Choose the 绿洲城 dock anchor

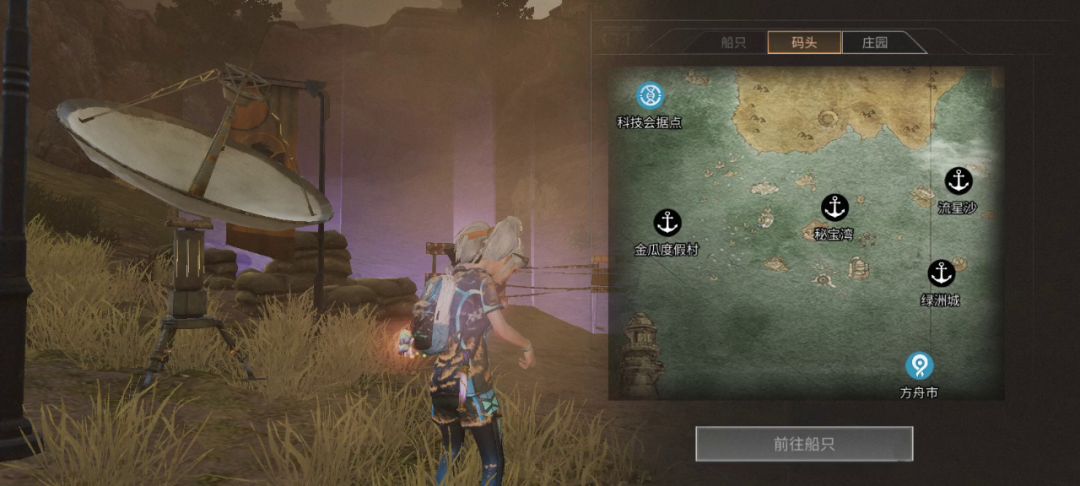click(940, 273)
